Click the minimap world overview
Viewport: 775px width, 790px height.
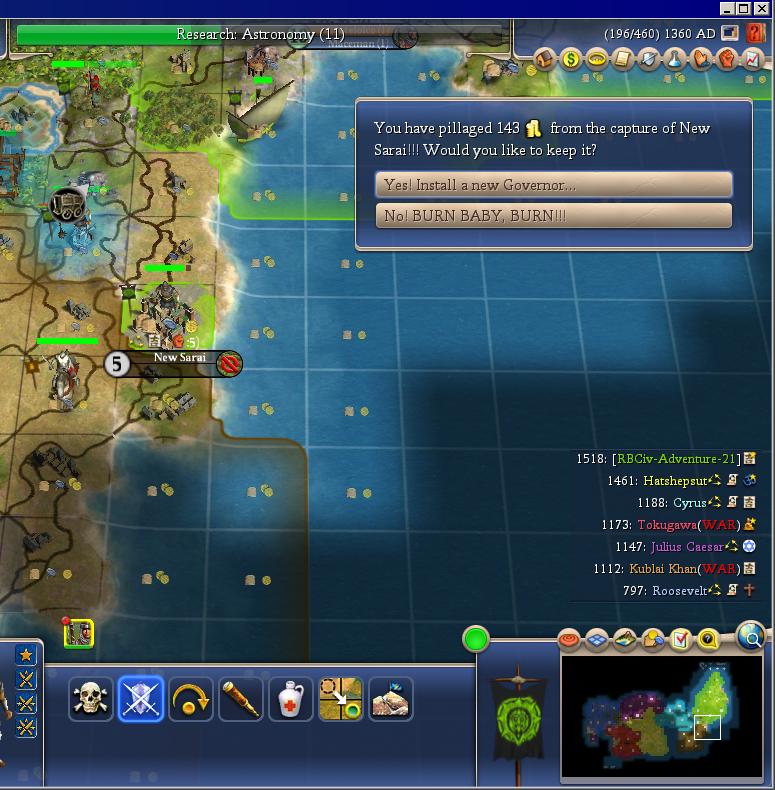(x=662, y=716)
